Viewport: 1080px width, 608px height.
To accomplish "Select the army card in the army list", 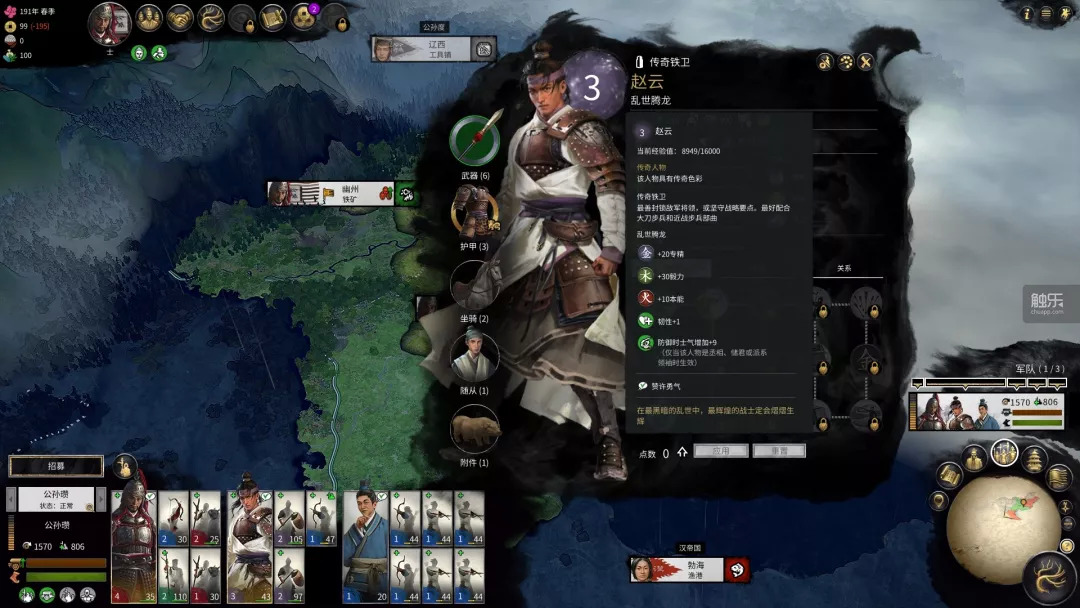I will 984,411.
